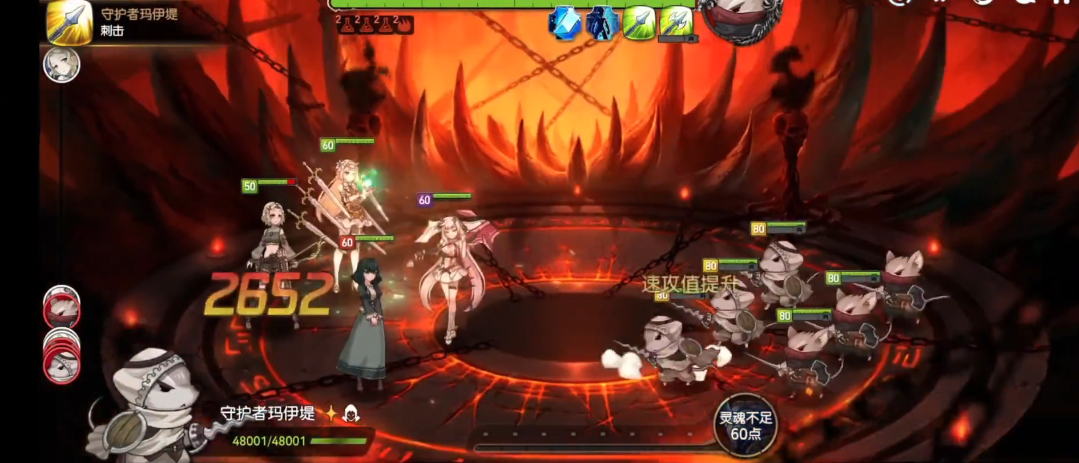Open the masked boss portrait medallion
The width and height of the screenshot is (1079, 463).
[x=740, y=19]
